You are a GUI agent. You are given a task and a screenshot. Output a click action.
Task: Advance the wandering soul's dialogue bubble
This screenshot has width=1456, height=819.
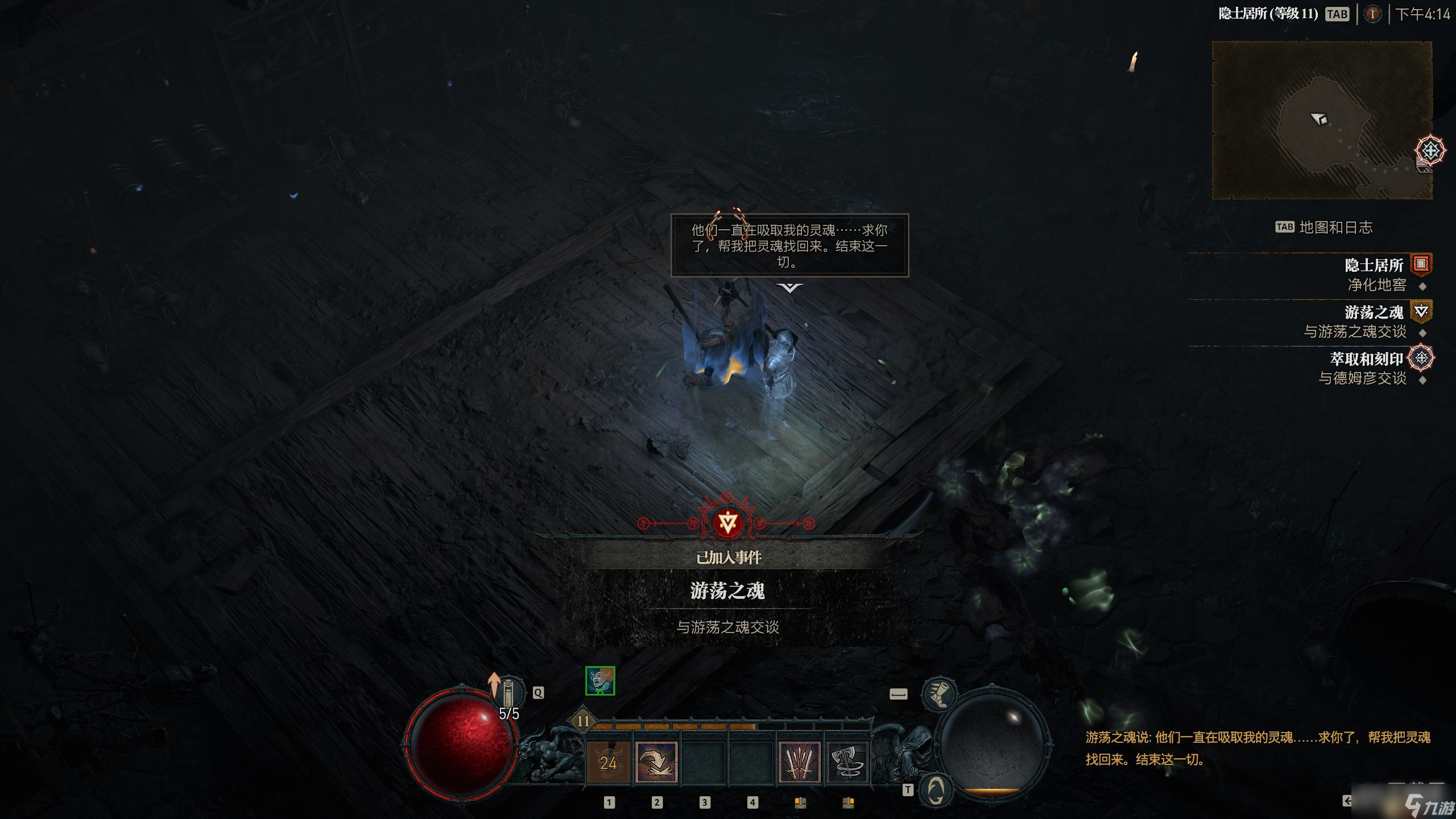pyautogui.click(x=789, y=246)
